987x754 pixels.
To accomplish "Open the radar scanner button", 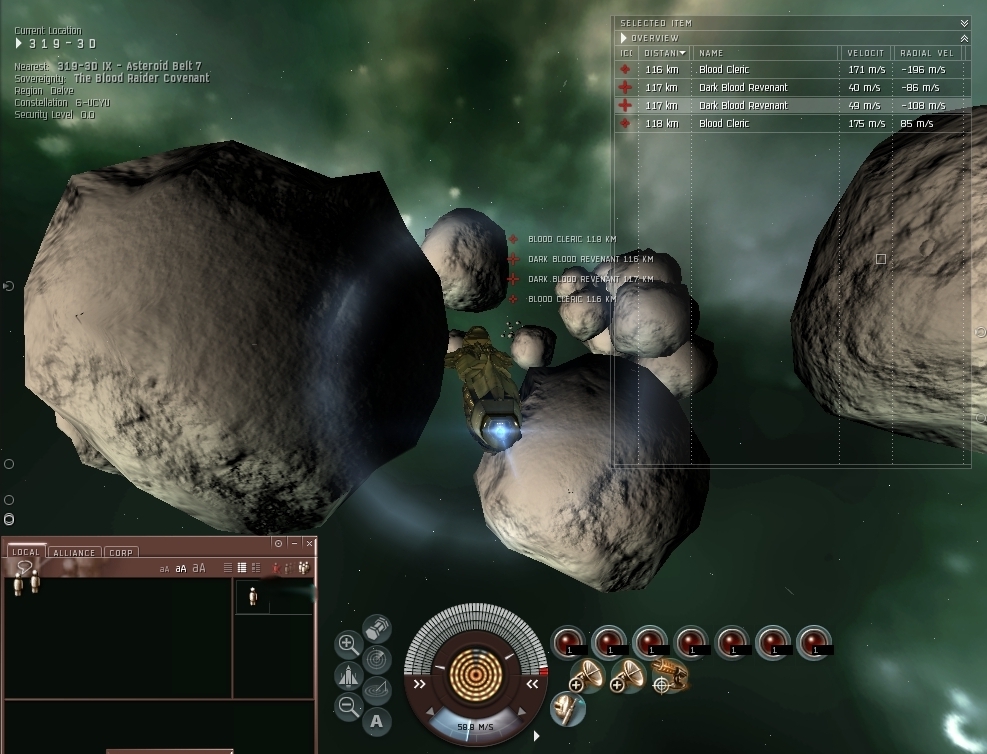I will click(377, 659).
